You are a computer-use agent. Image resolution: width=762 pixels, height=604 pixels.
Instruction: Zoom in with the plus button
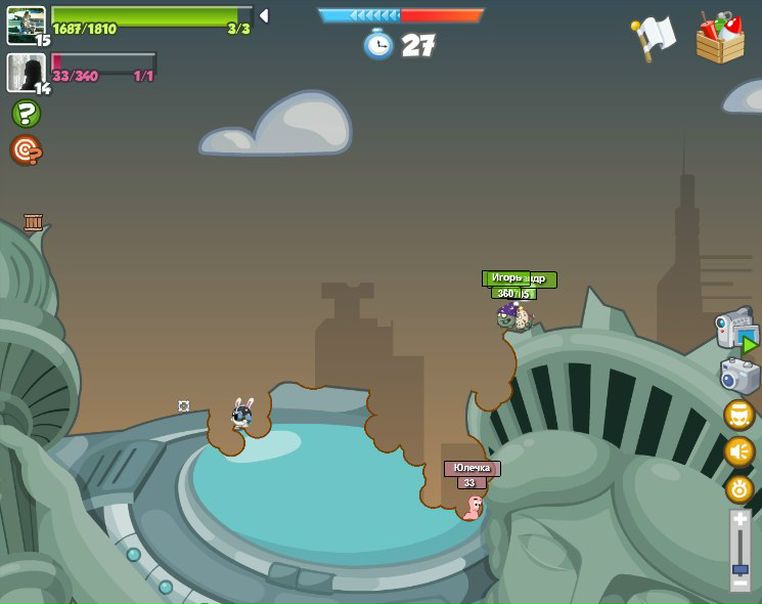[x=740, y=520]
